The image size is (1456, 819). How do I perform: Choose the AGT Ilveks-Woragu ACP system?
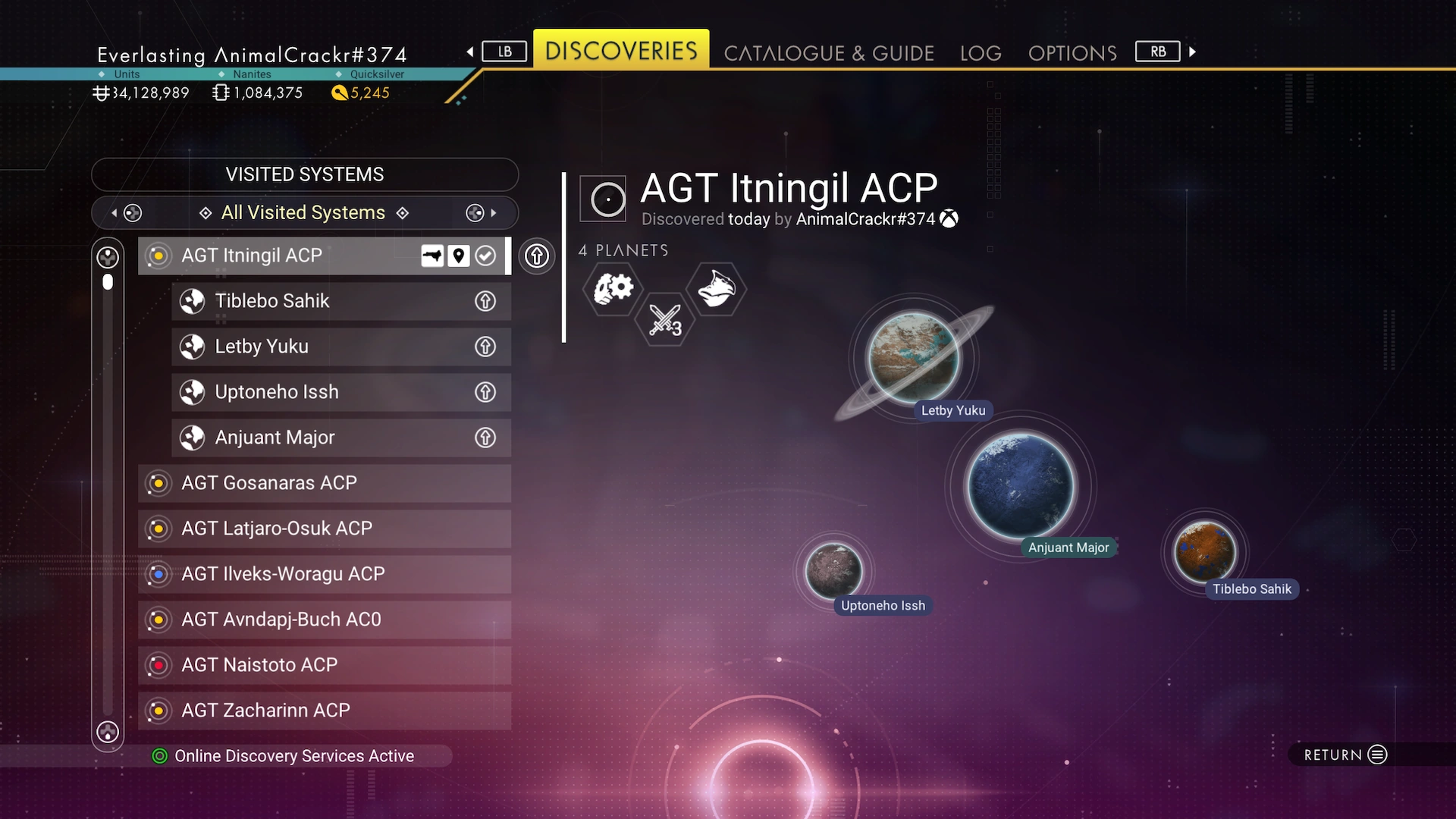coord(324,574)
